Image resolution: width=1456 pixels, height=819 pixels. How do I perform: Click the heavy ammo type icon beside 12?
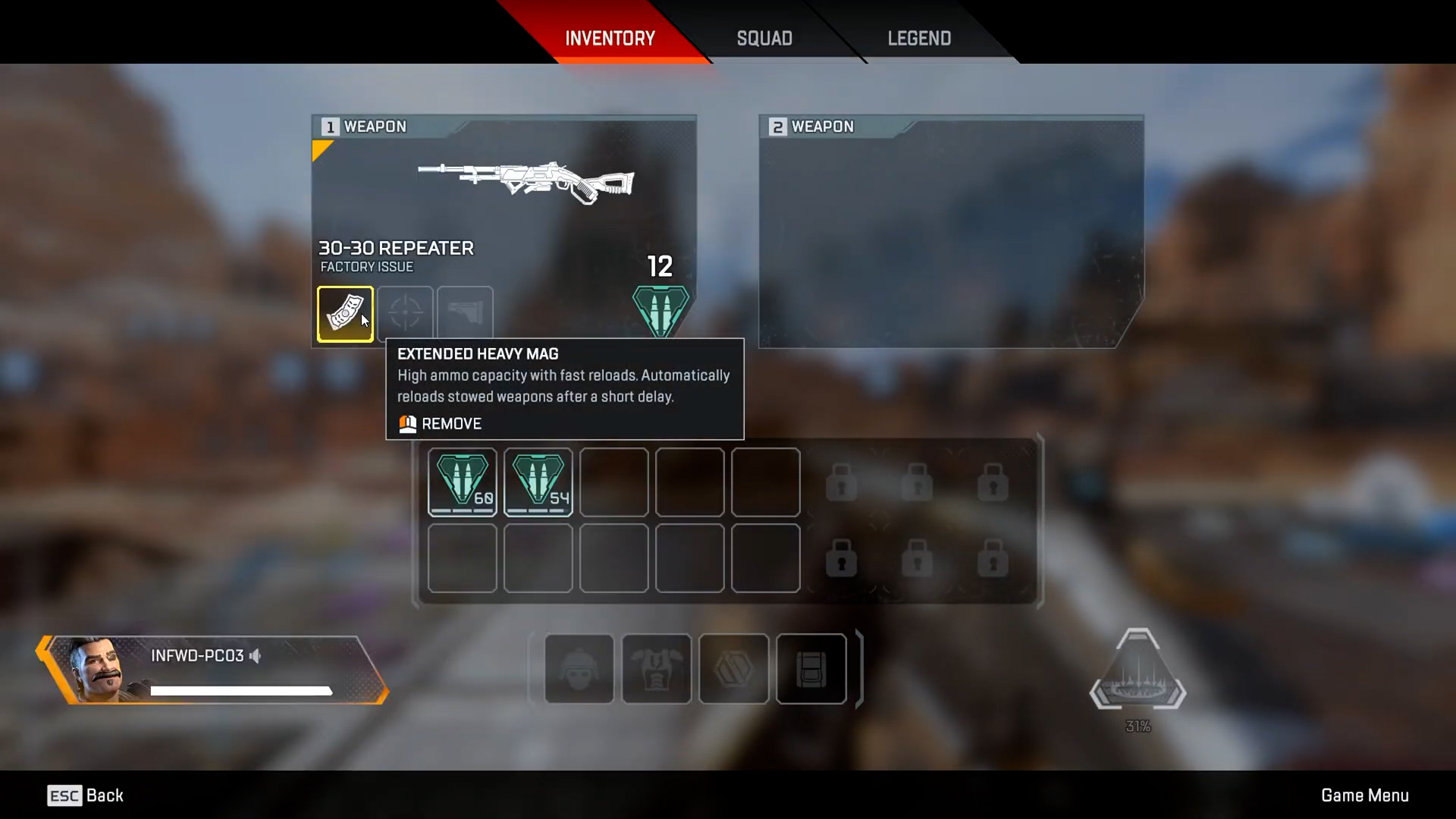tap(661, 309)
